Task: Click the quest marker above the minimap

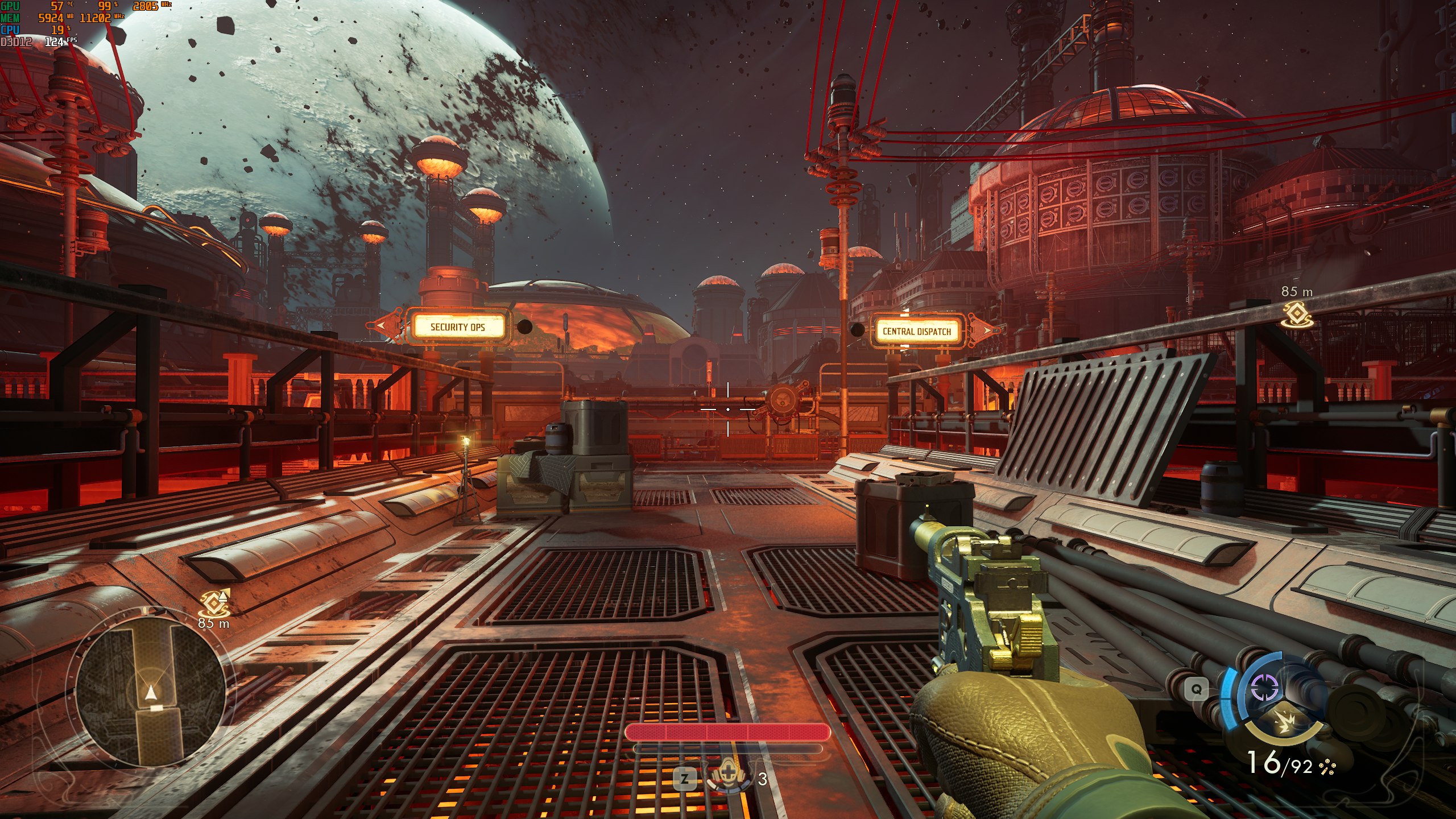Action: click(214, 603)
